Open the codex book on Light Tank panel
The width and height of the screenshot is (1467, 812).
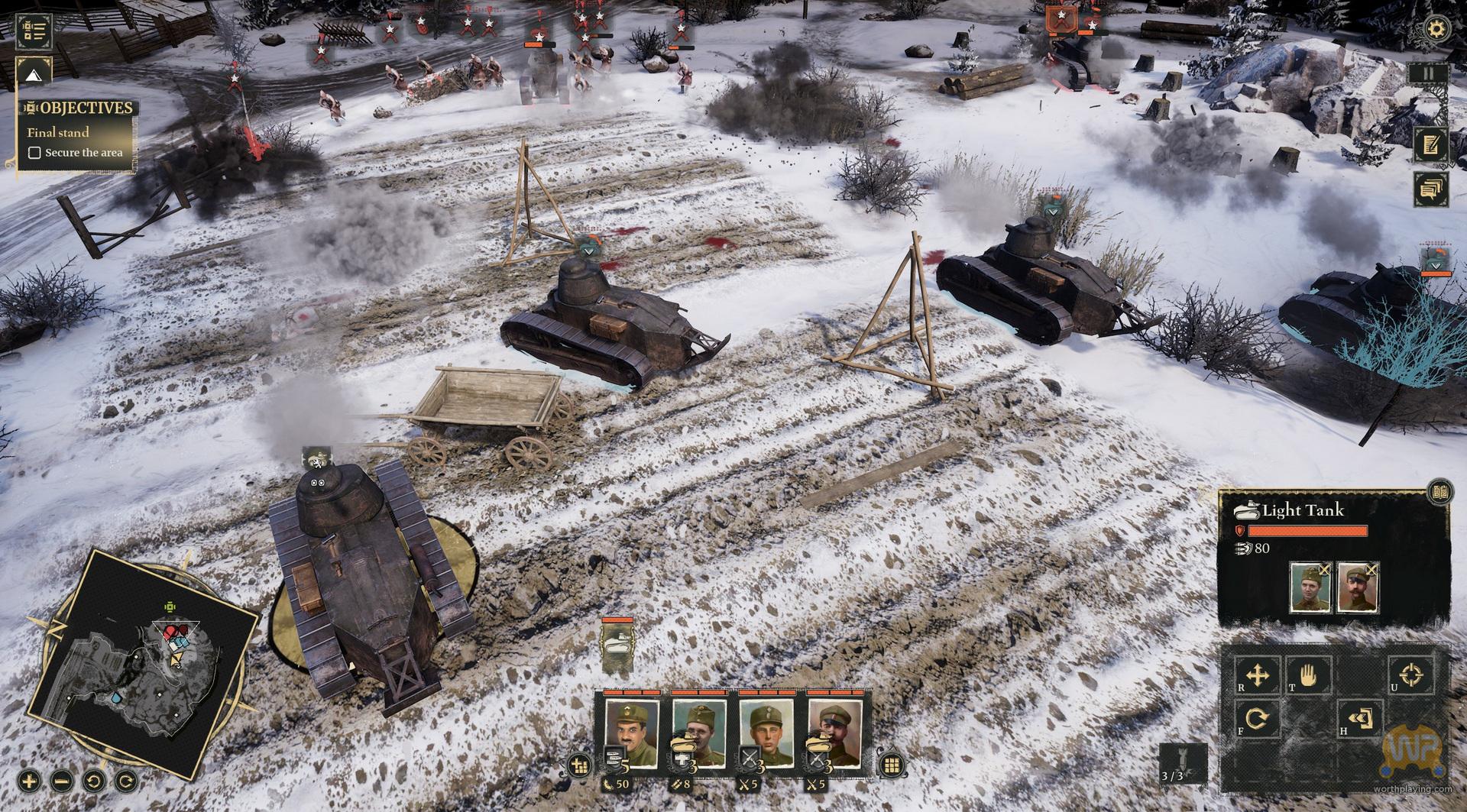coord(1439,490)
